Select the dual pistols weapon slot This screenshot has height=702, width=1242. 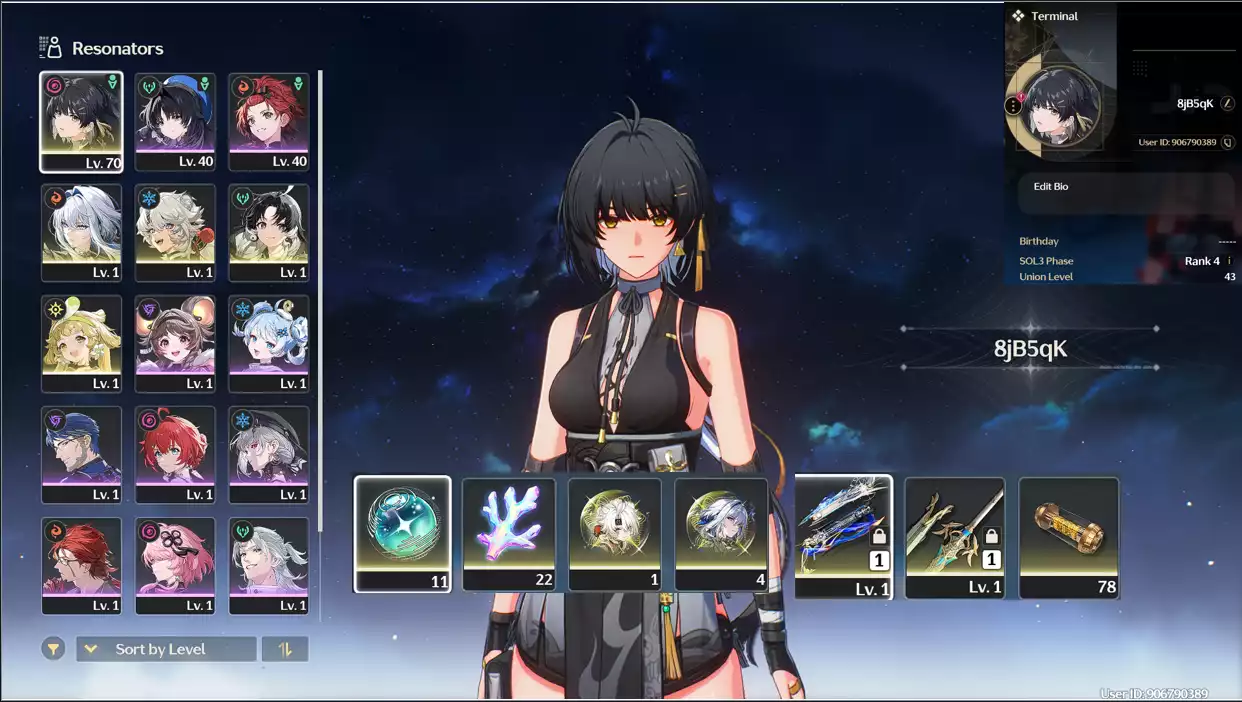[843, 537]
